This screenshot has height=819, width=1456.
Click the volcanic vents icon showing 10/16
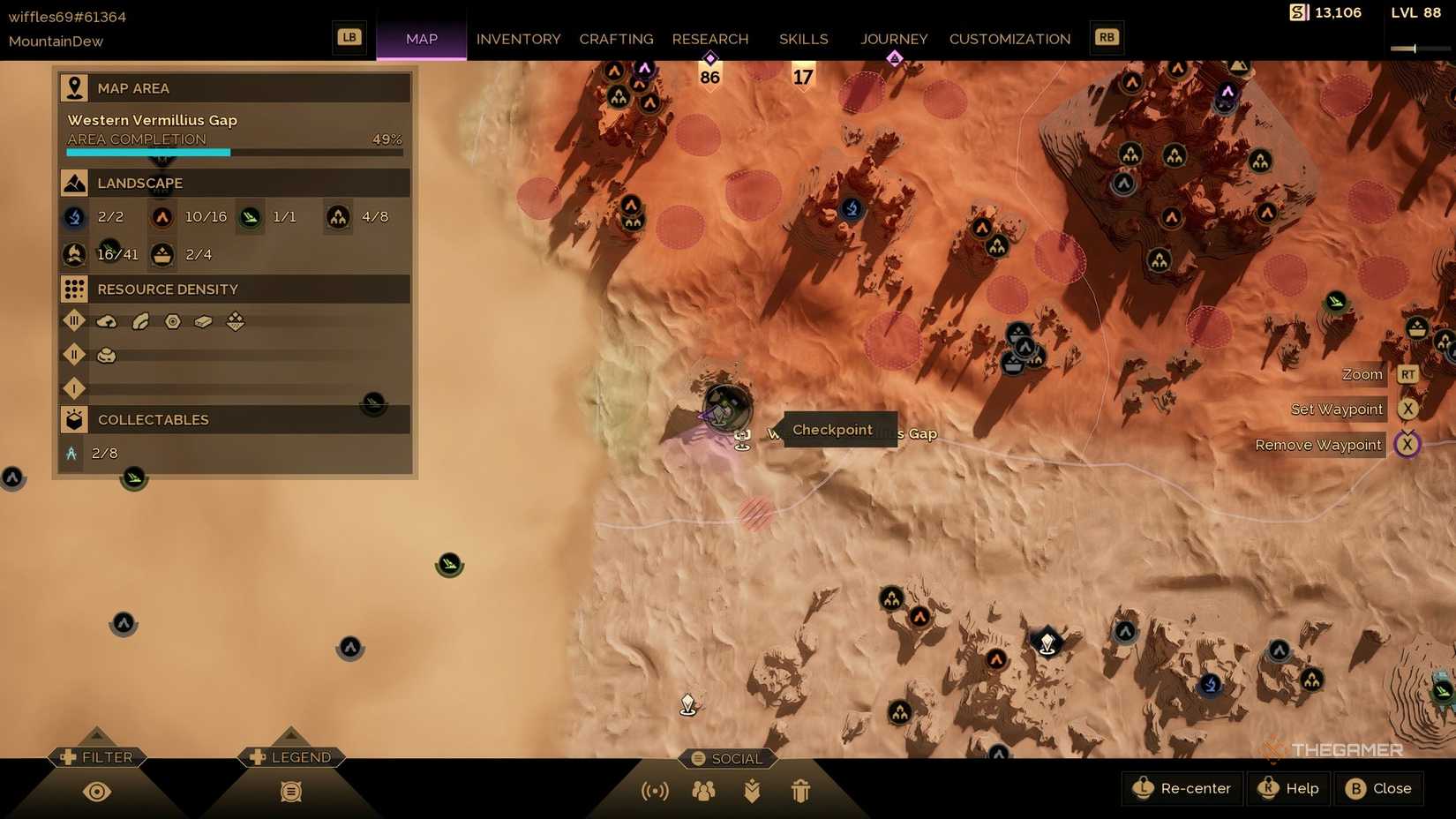(x=162, y=216)
